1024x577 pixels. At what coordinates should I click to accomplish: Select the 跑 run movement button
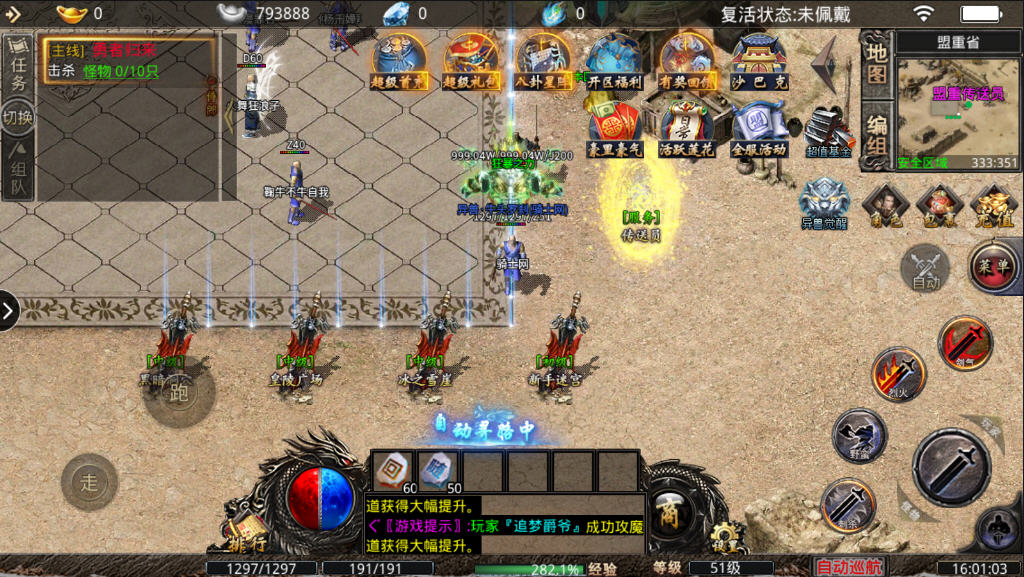pos(178,393)
